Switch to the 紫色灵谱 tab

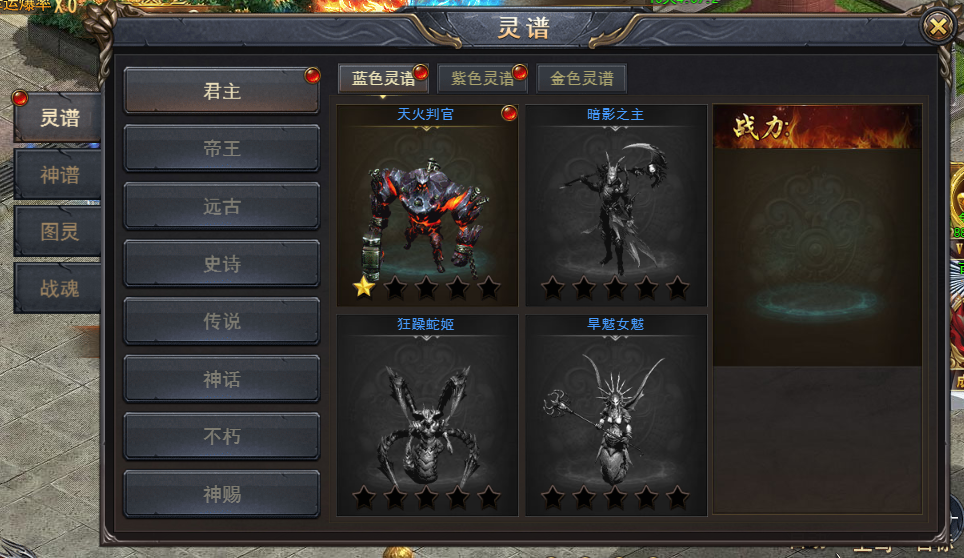click(x=482, y=79)
